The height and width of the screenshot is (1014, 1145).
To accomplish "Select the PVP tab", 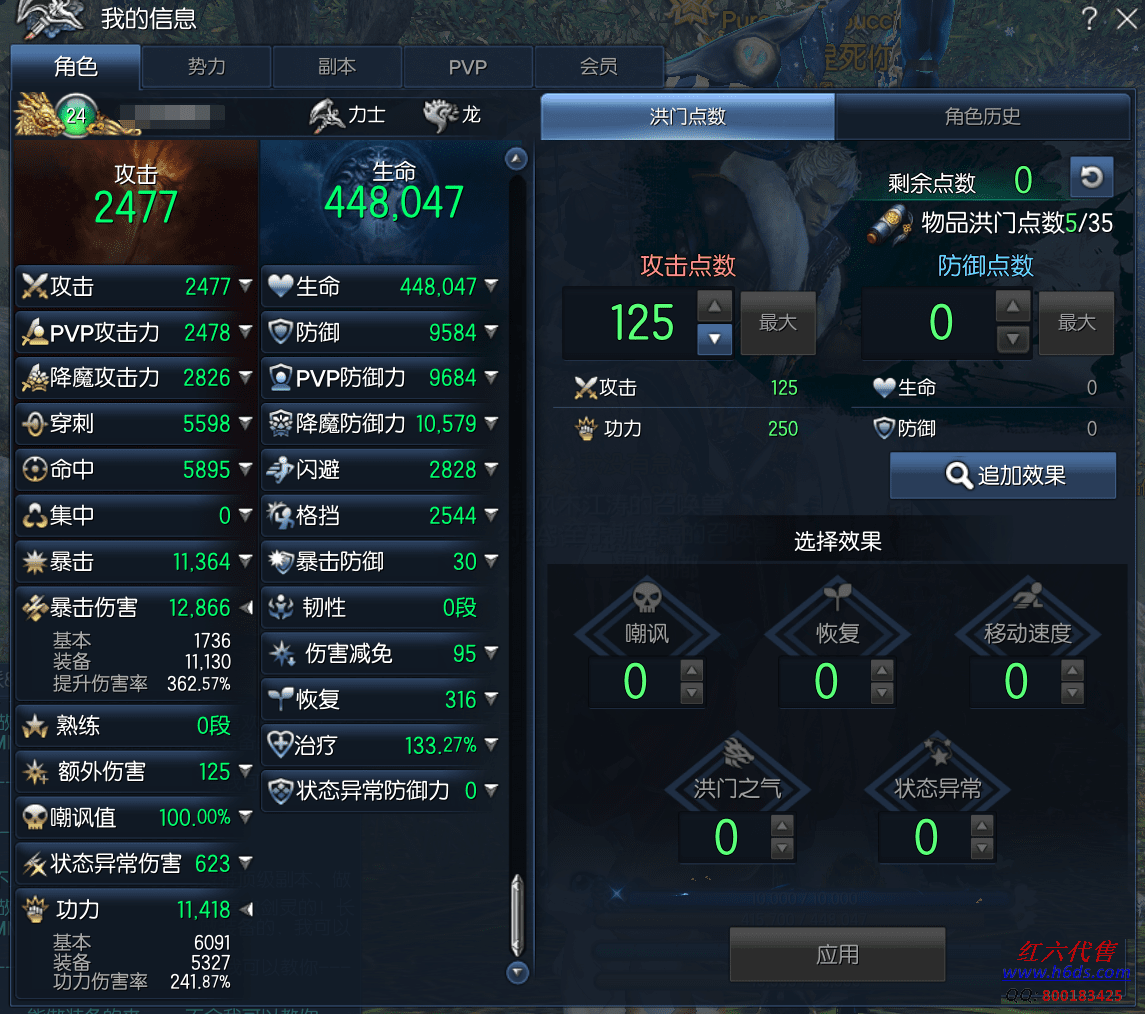I will pos(467,67).
